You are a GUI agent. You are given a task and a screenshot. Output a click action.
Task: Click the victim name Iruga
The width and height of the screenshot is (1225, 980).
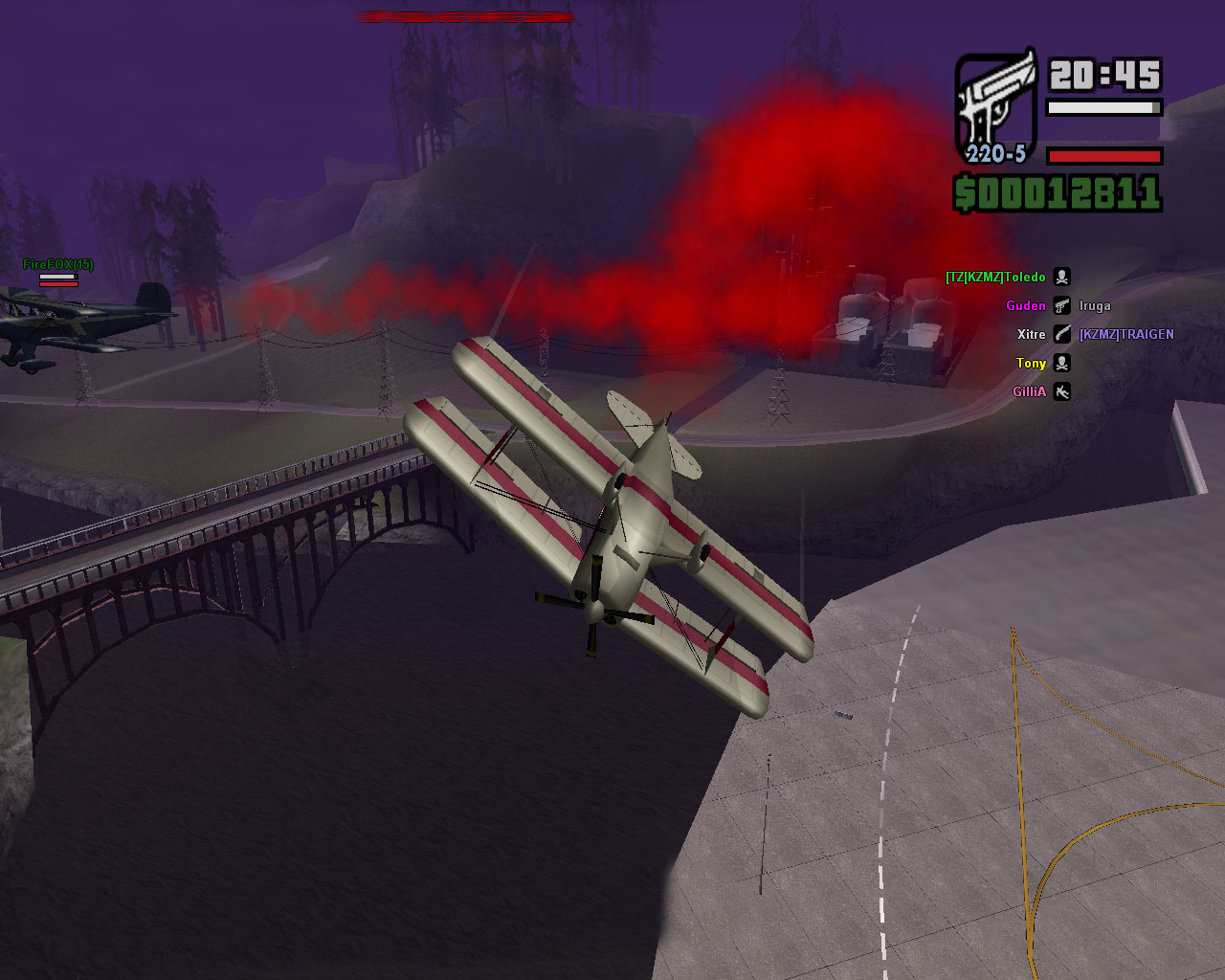tap(1095, 306)
